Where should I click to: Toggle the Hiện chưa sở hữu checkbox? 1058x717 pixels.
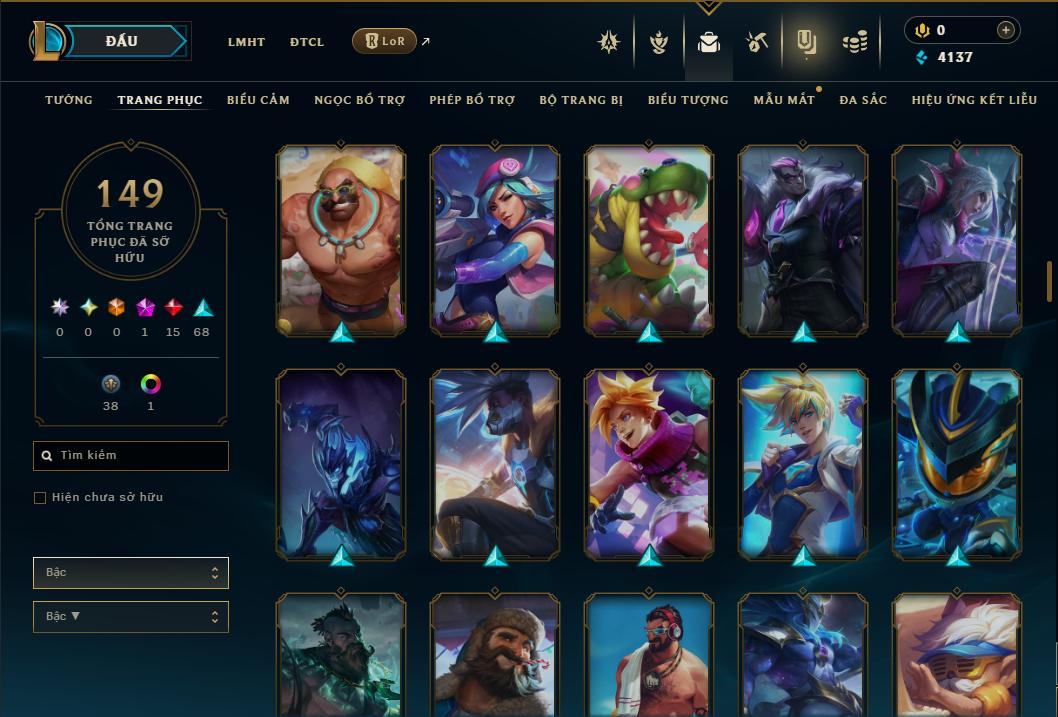pos(40,498)
